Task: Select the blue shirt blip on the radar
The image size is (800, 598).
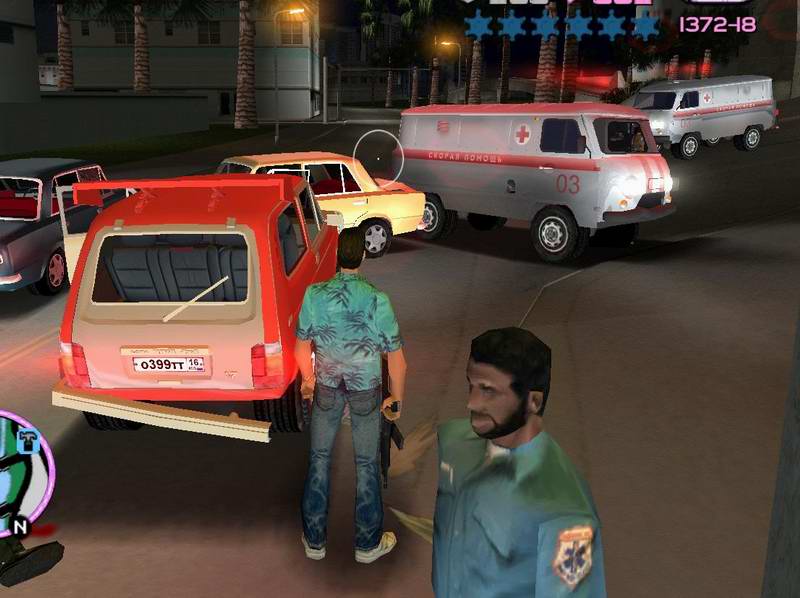Action: 29,442
